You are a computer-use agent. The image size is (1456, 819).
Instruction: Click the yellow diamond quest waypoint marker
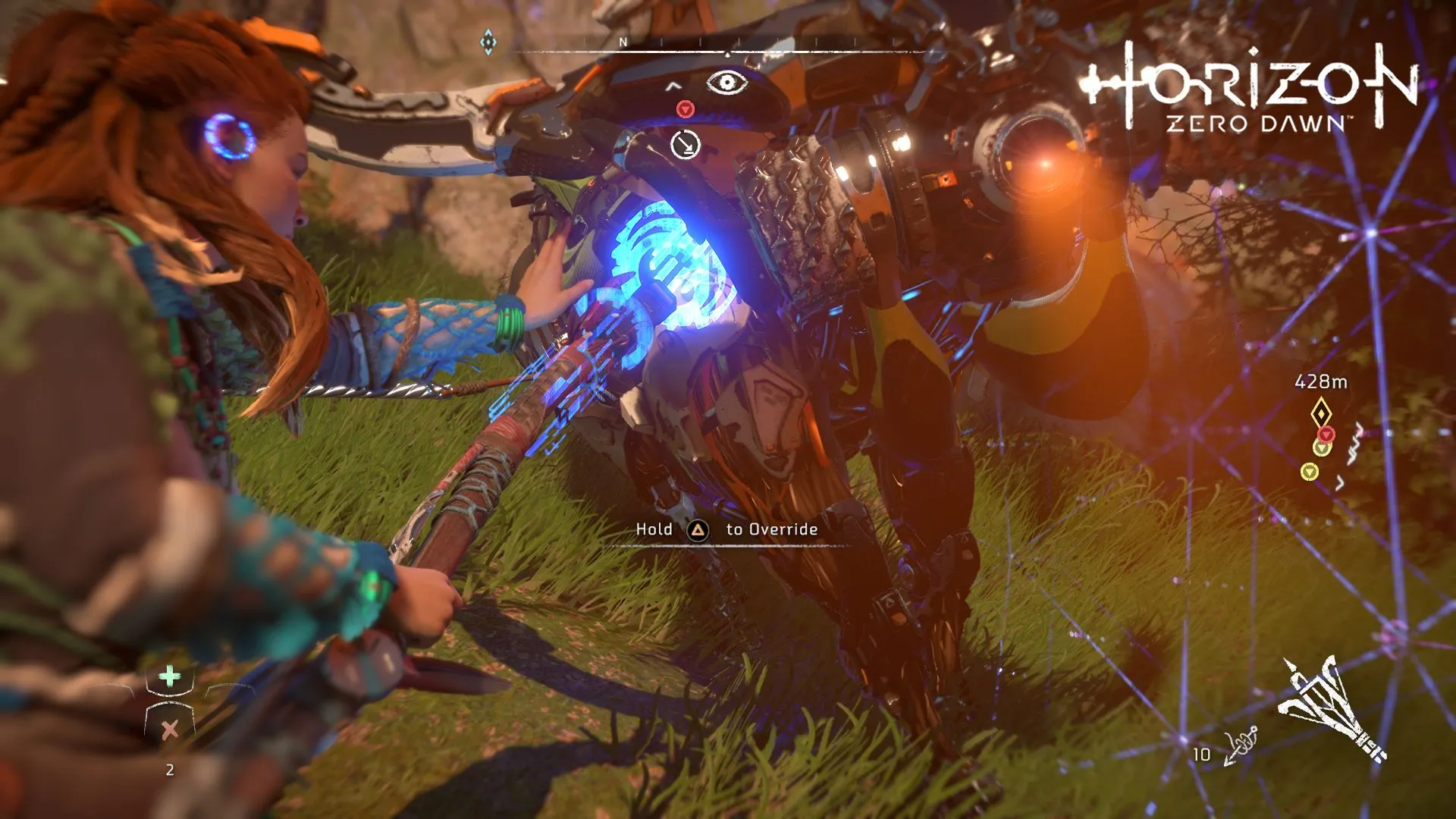[x=1320, y=413]
